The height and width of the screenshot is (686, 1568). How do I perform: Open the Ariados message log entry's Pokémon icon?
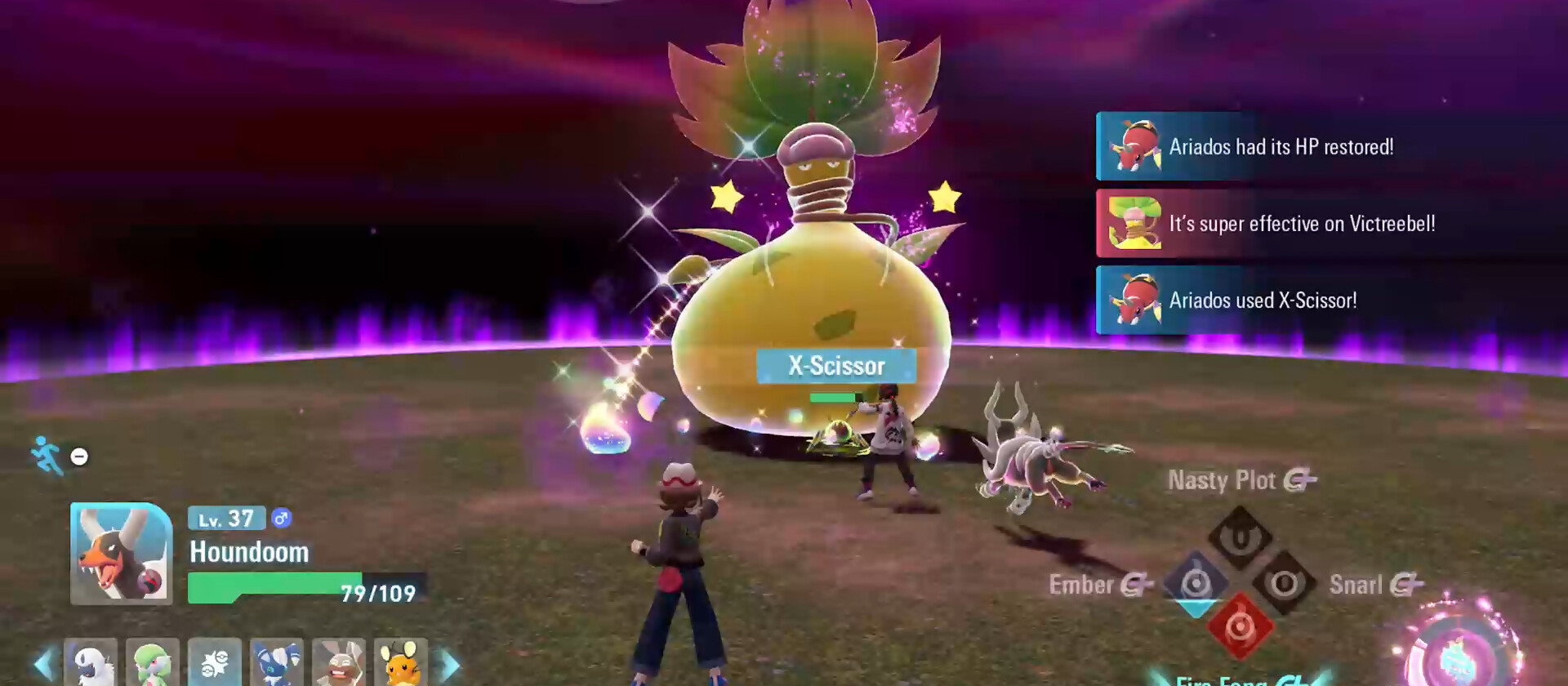tap(1135, 147)
